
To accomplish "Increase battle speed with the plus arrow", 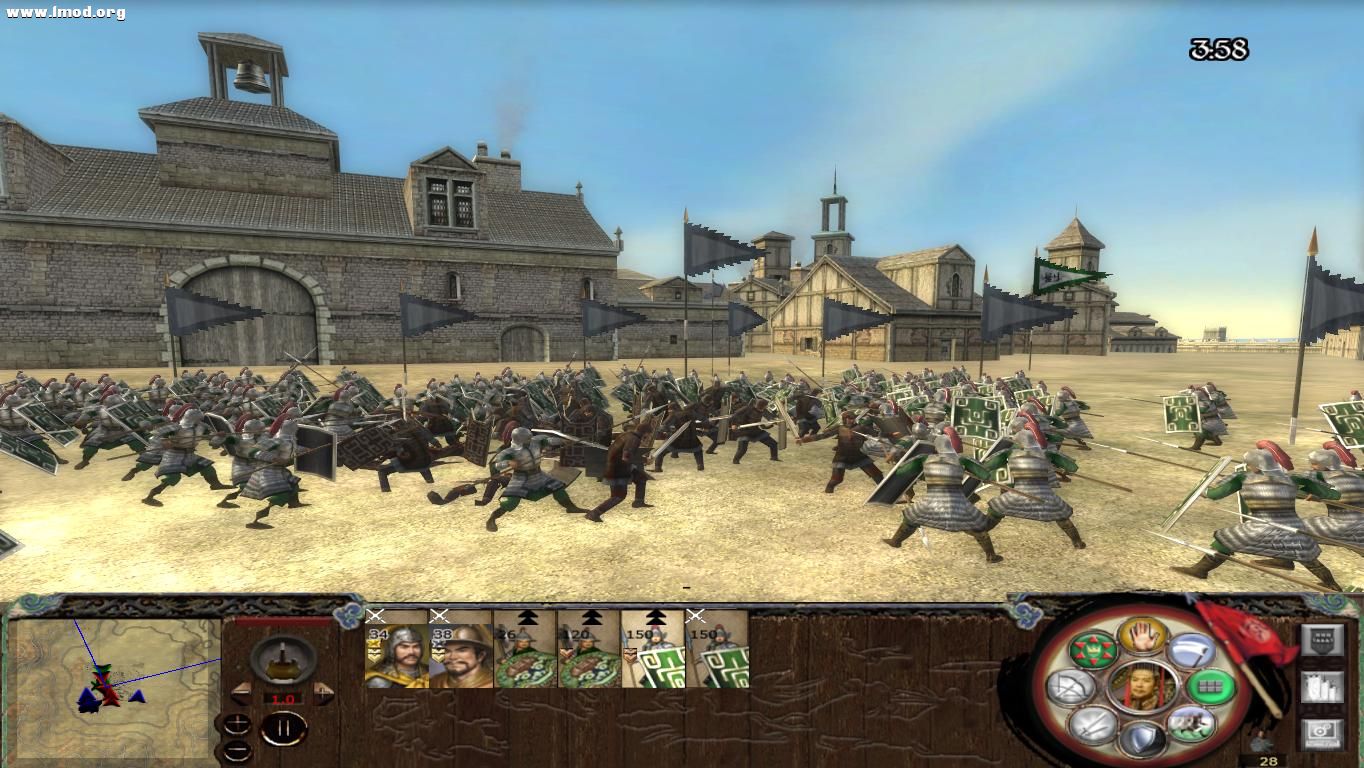I will (323, 693).
